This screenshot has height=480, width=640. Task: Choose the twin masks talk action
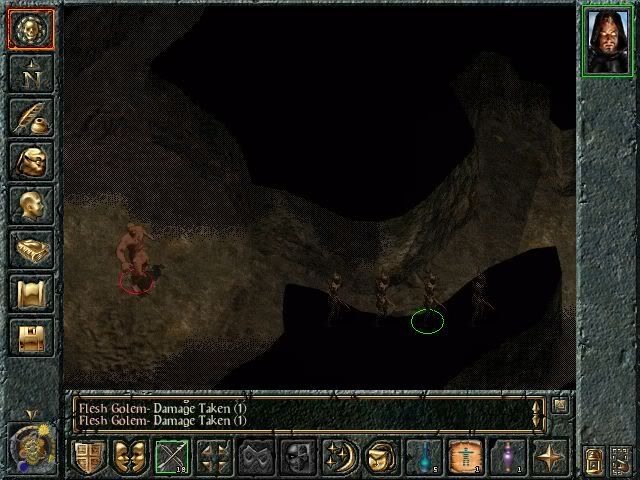click(x=130, y=457)
